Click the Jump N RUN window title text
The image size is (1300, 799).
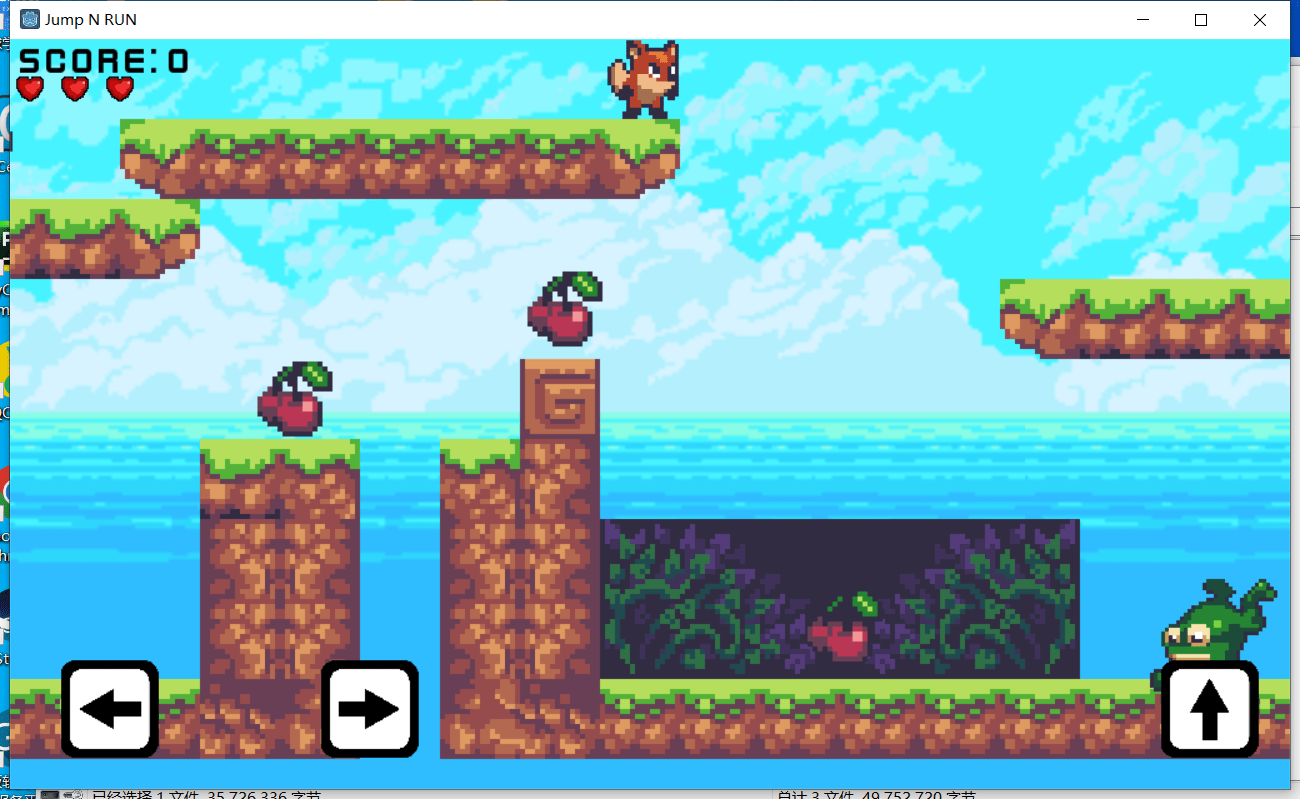point(88,19)
